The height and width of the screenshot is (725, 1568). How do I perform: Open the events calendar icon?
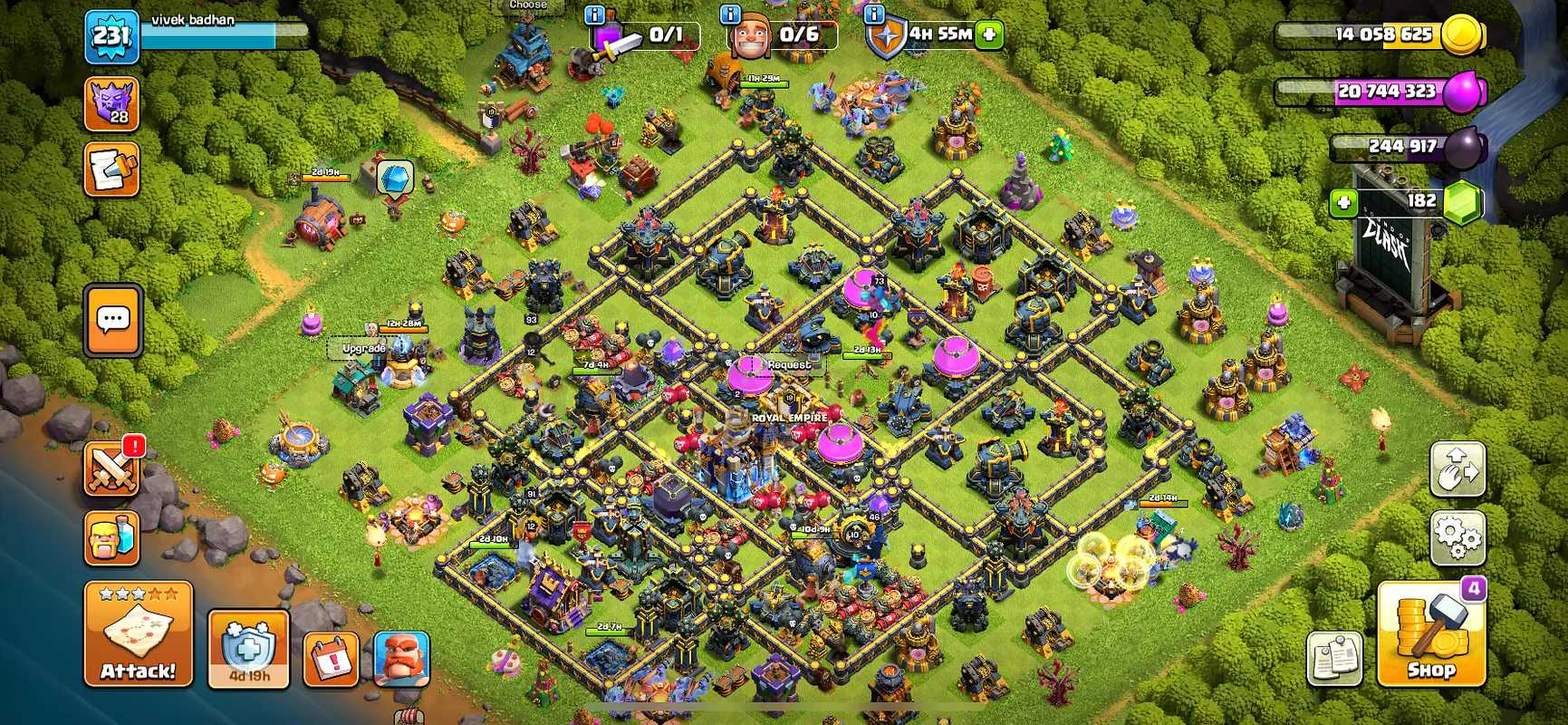coord(331,659)
